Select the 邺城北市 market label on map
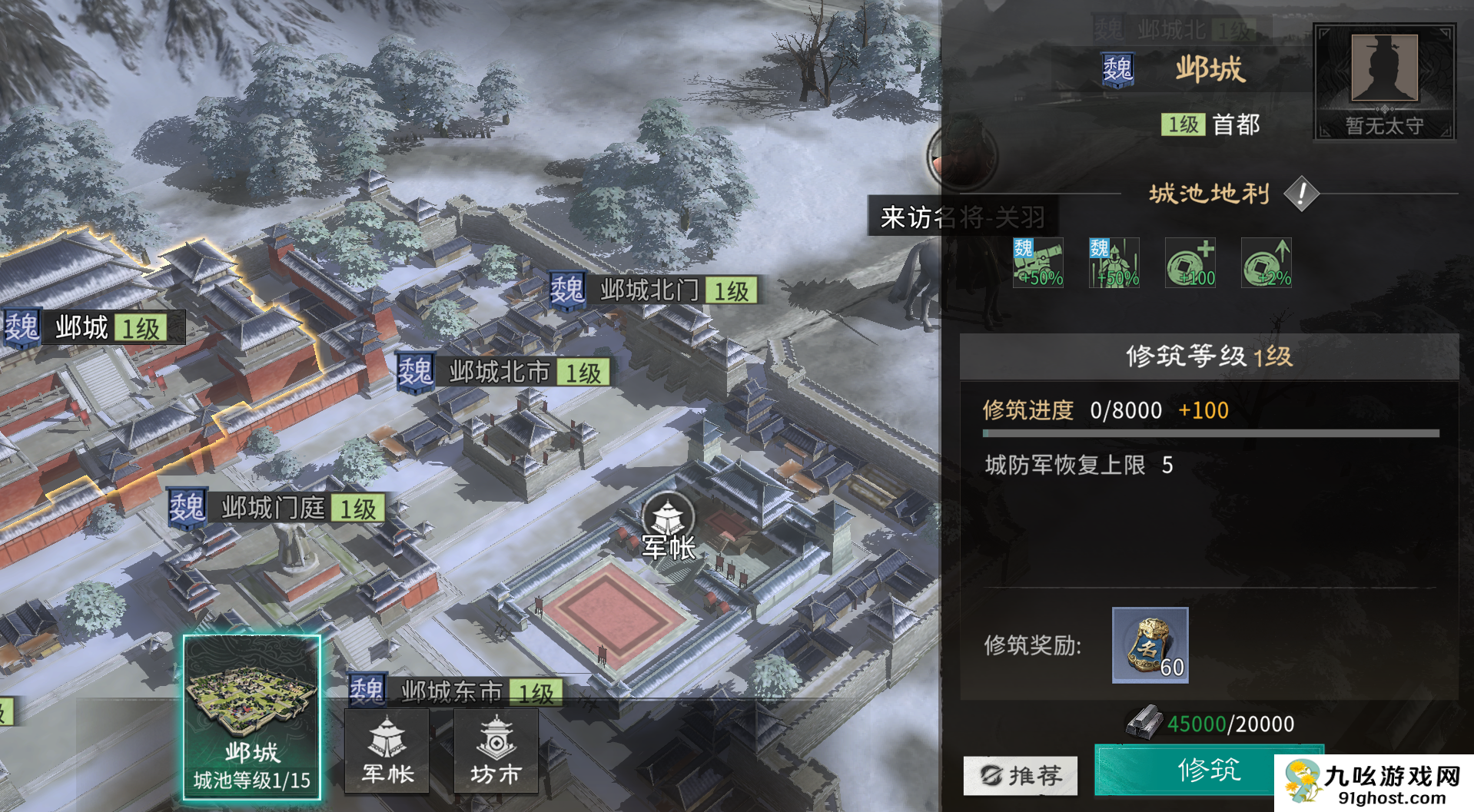 pos(497,372)
